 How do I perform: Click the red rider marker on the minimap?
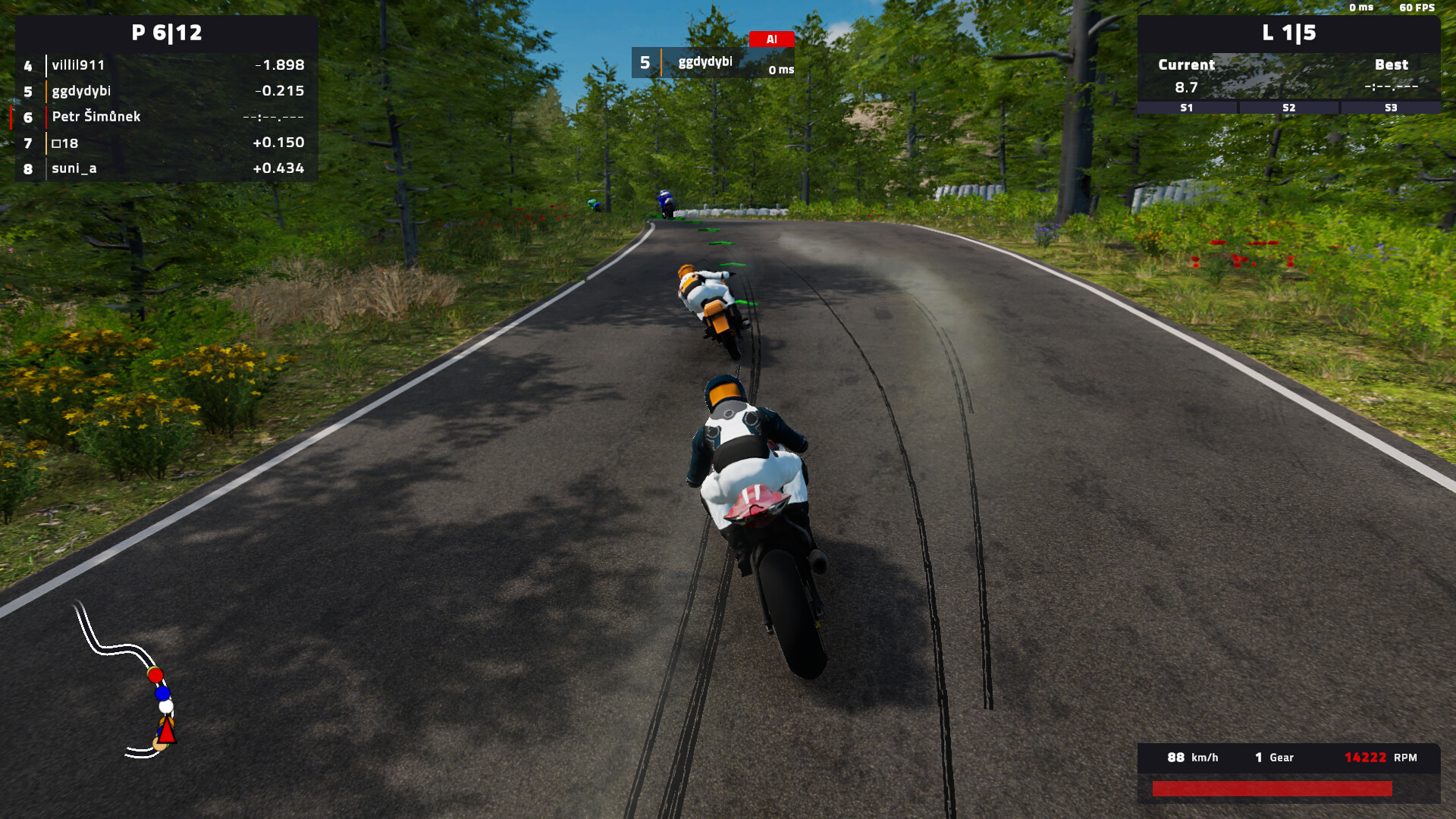(155, 676)
